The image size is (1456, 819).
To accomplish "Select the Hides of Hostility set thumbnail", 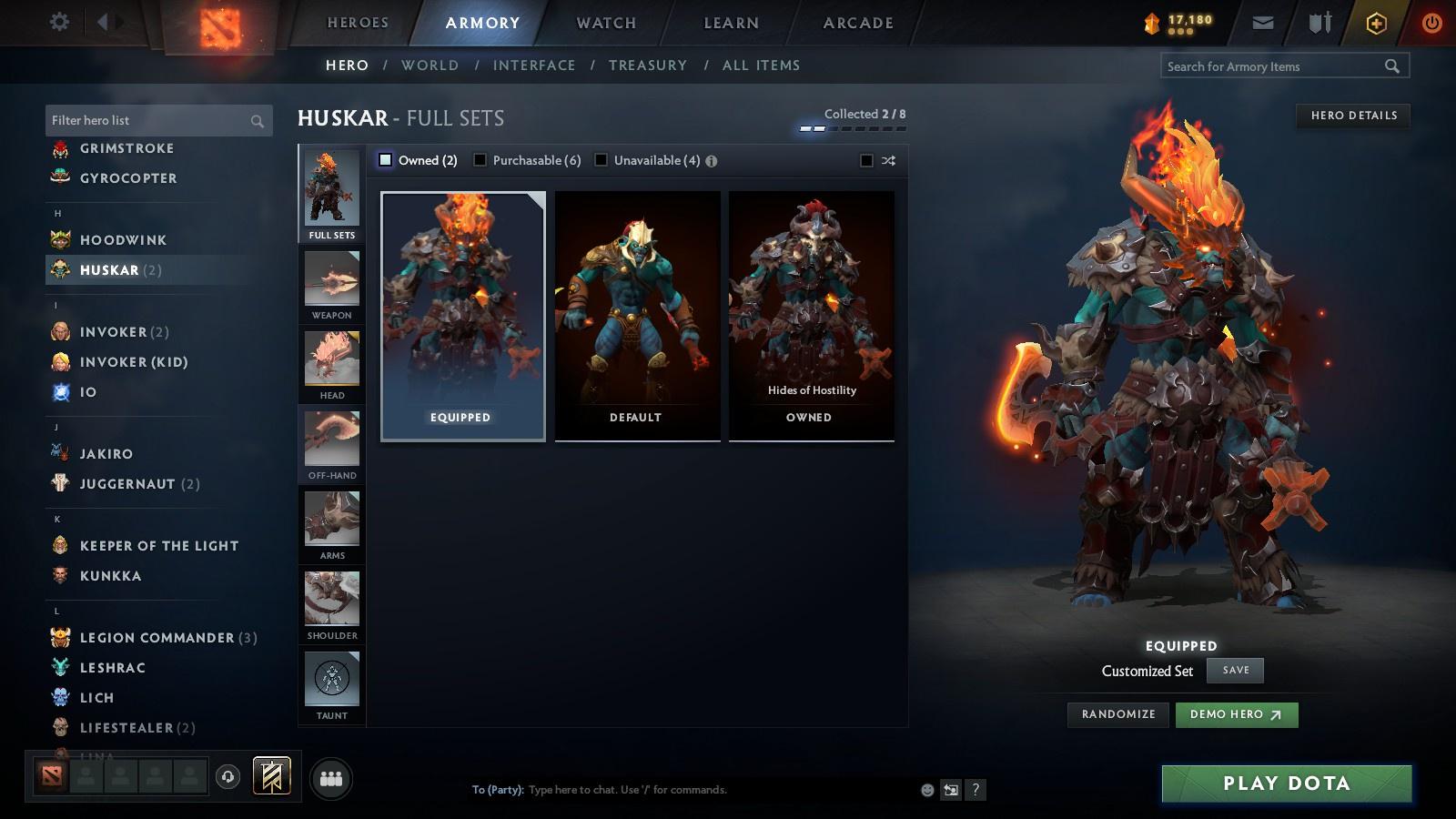I will click(x=811, y=314).
